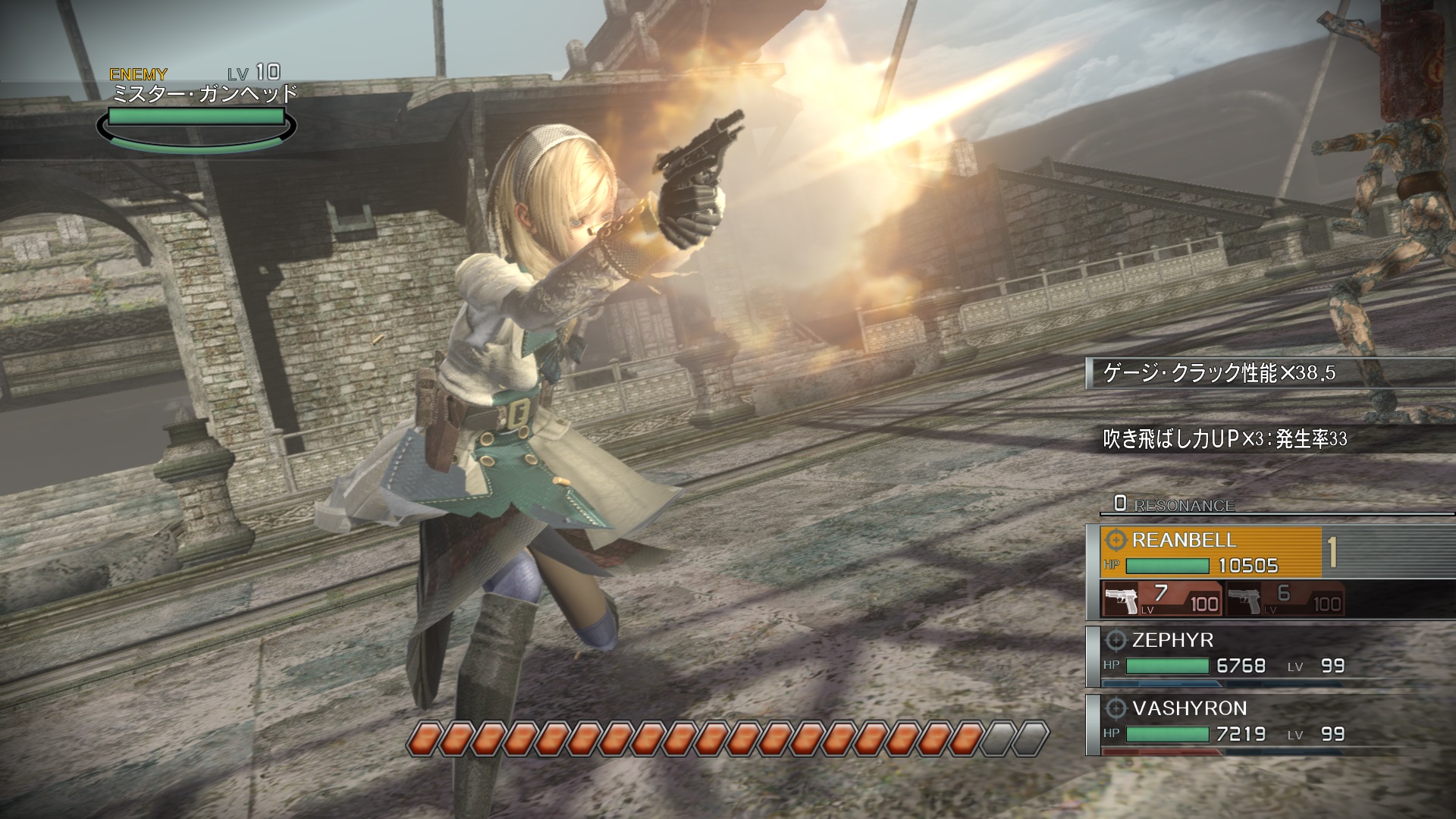
Task: Select the enemy name ミスター・ガンヘッド
Action: 205,93
